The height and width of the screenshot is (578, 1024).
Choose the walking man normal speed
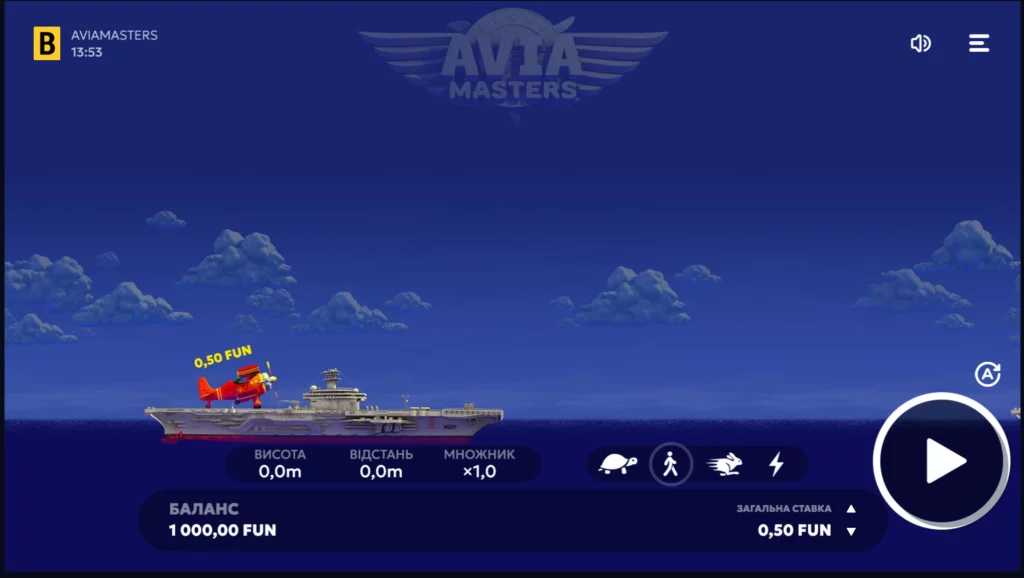[x=671, y=464]
